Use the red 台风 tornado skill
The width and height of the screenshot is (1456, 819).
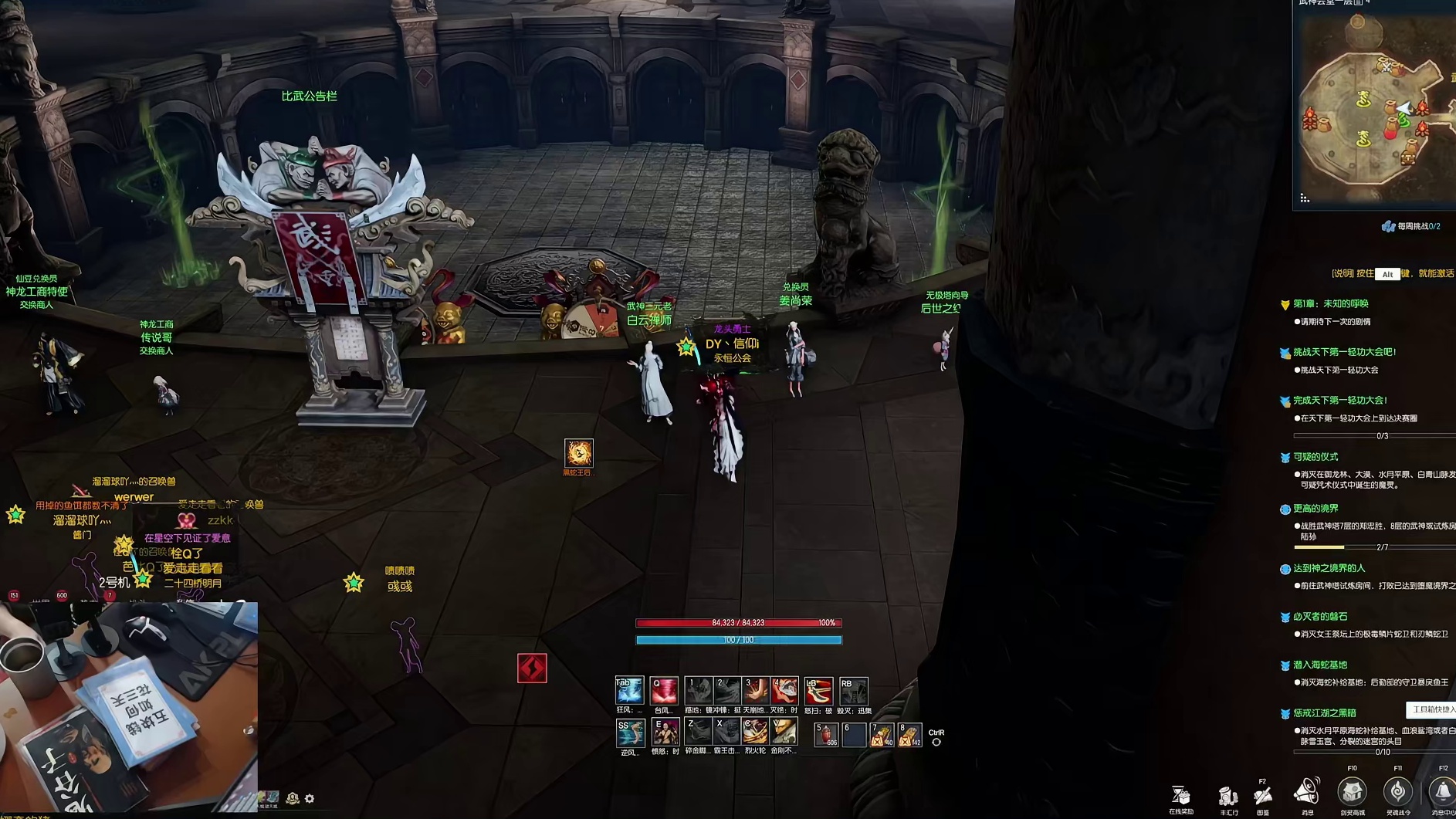point(663,690)
